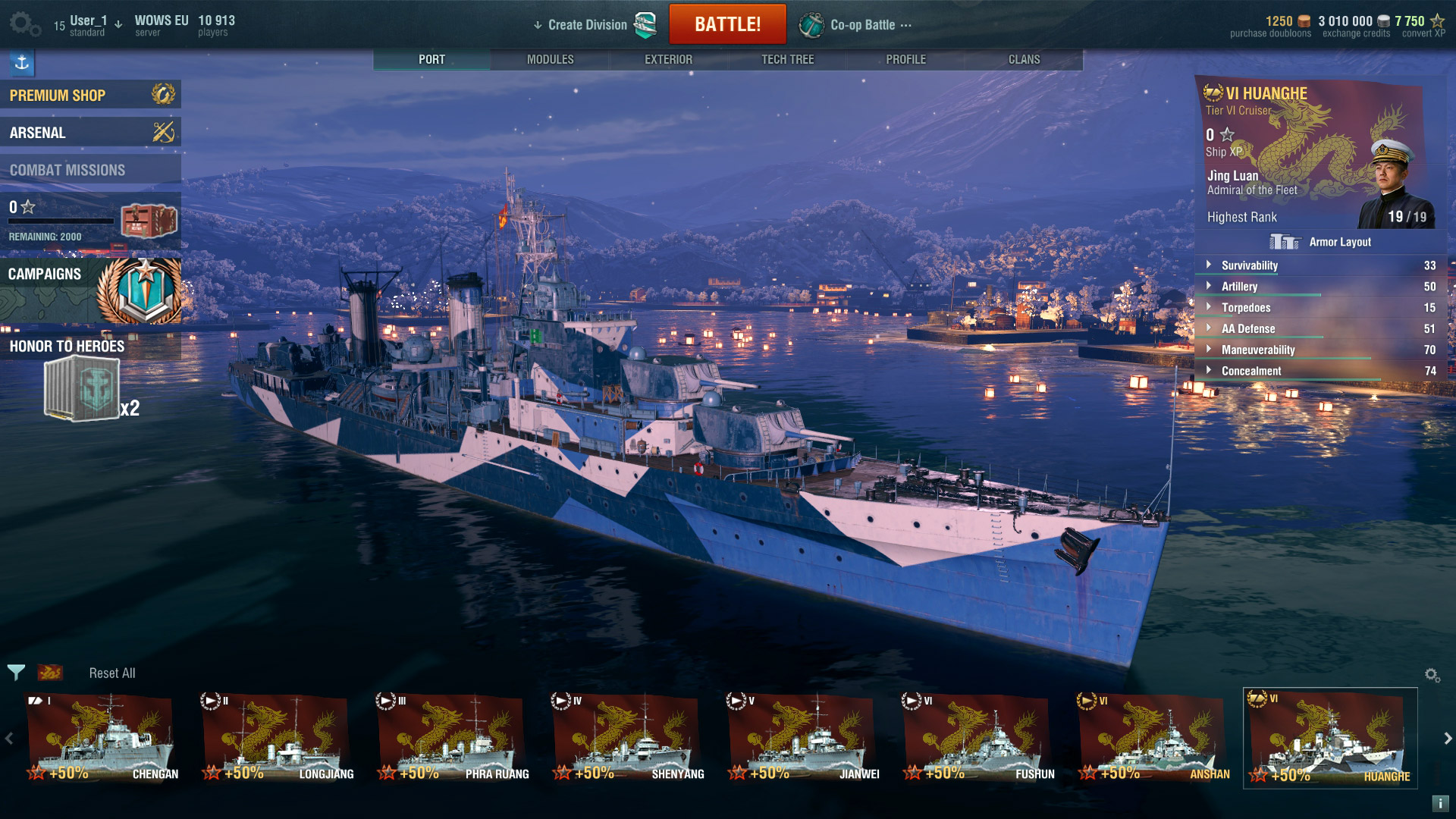Open the Clans tab

coord(1024,59)
